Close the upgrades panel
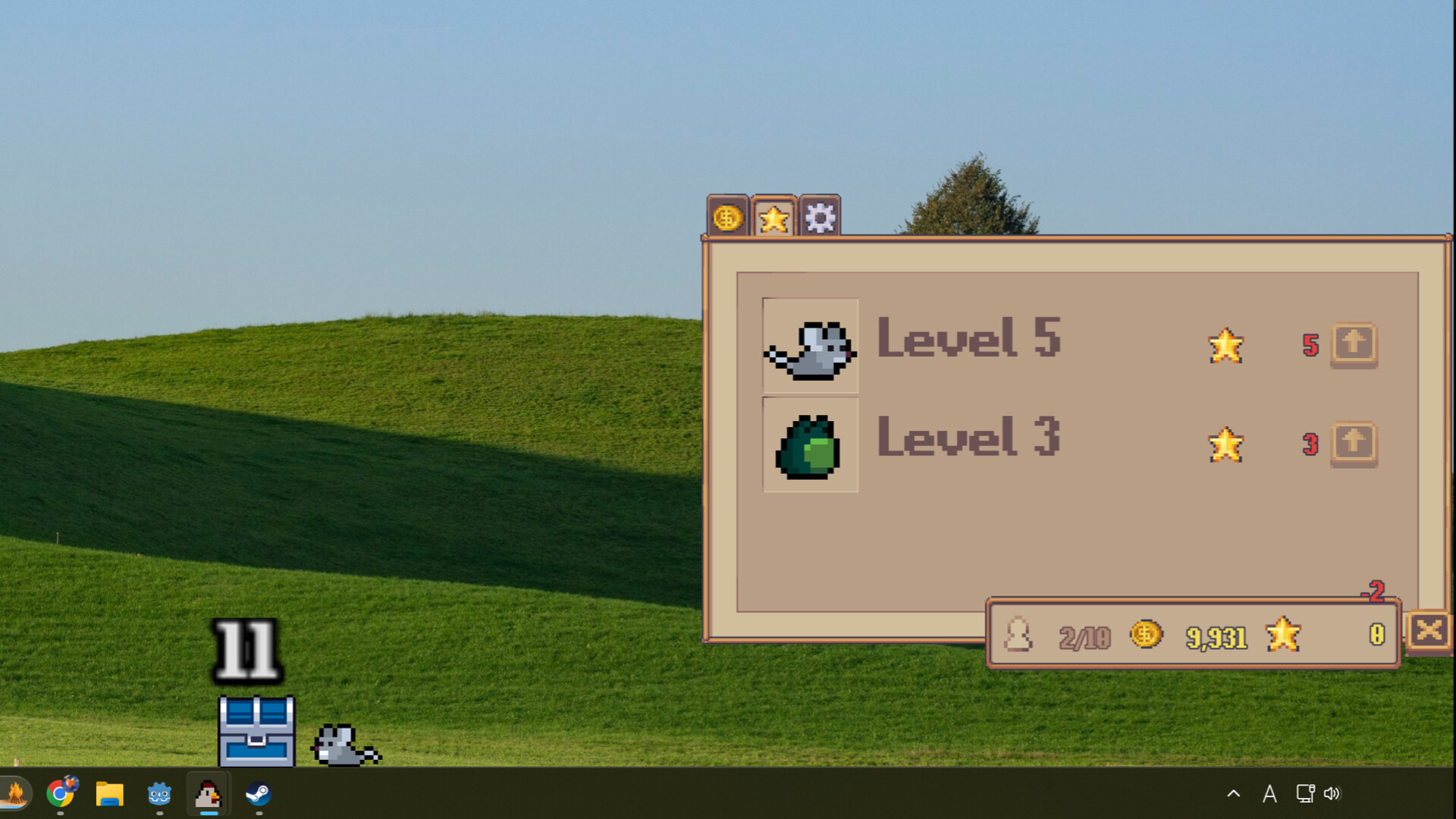1456x819 pixels. click(x=1430, y=630)
